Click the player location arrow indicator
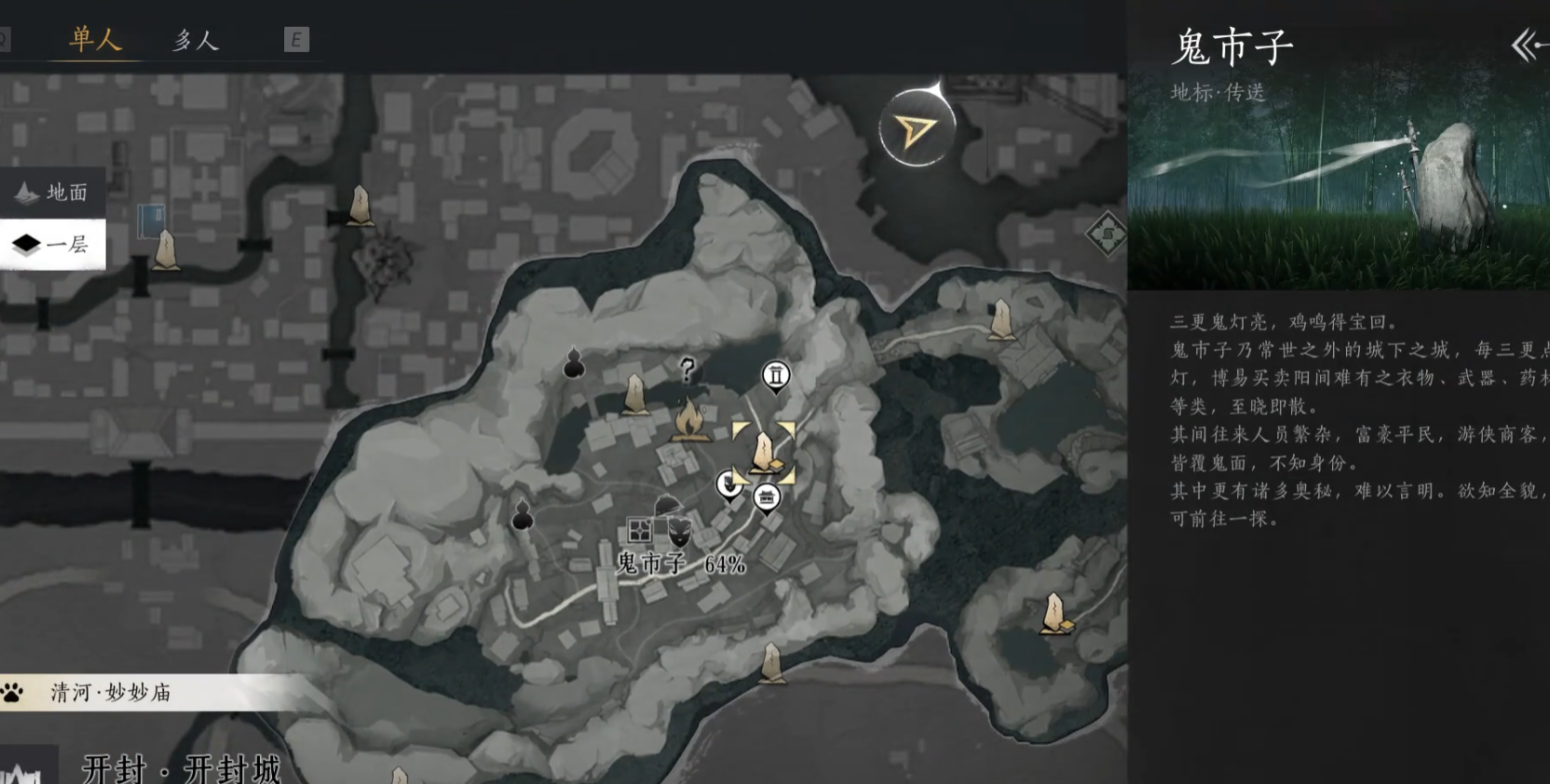The image size is (1550, 784). [918, 128]
